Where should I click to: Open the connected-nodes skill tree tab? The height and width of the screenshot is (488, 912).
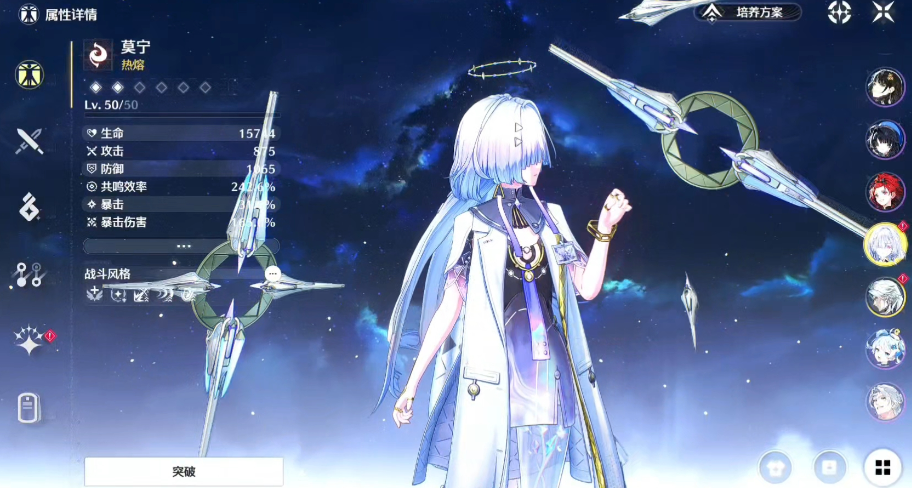[x=29, y=275]
